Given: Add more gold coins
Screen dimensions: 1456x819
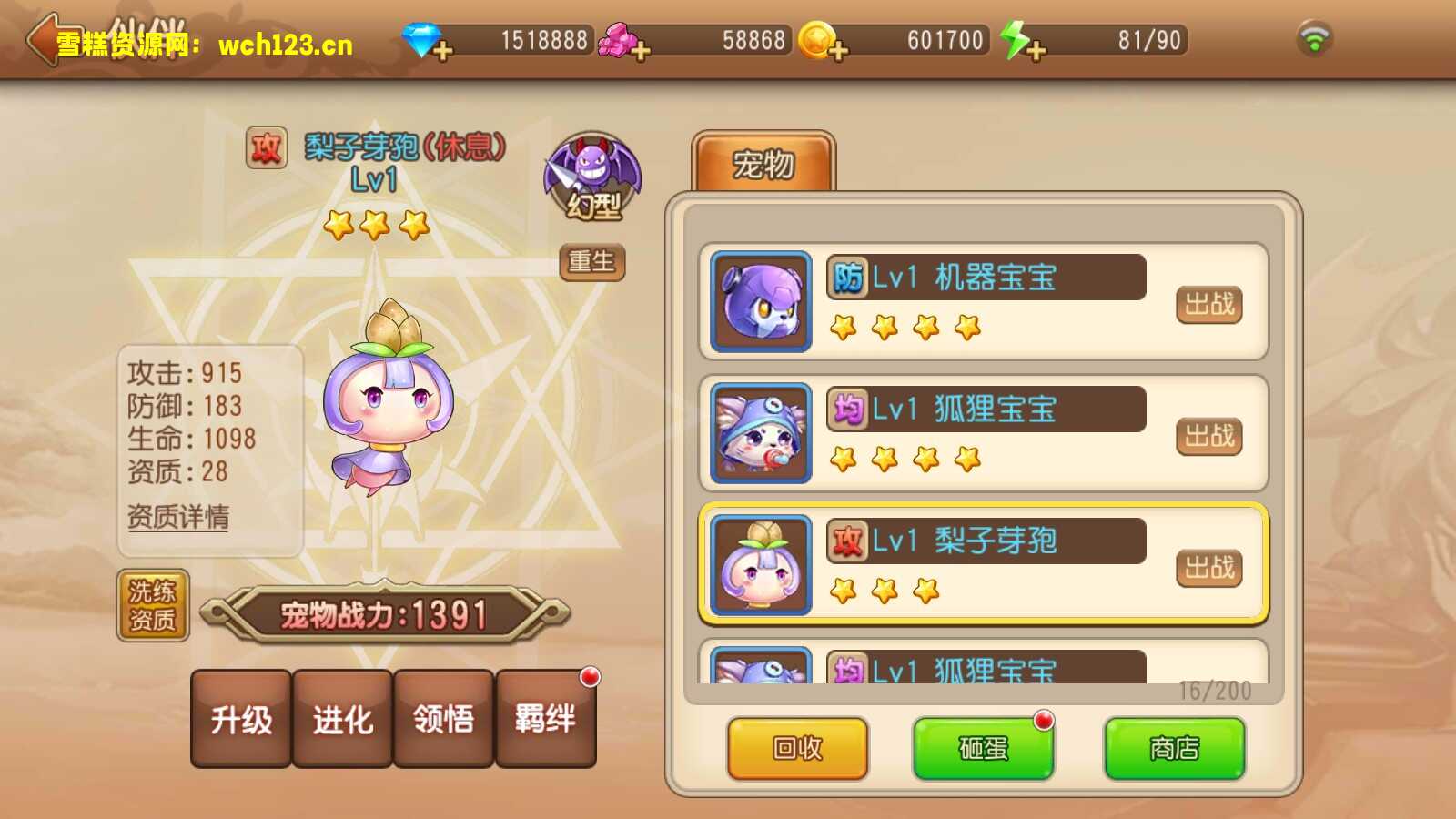Looking at the screenshot, I should pos(837,50).
